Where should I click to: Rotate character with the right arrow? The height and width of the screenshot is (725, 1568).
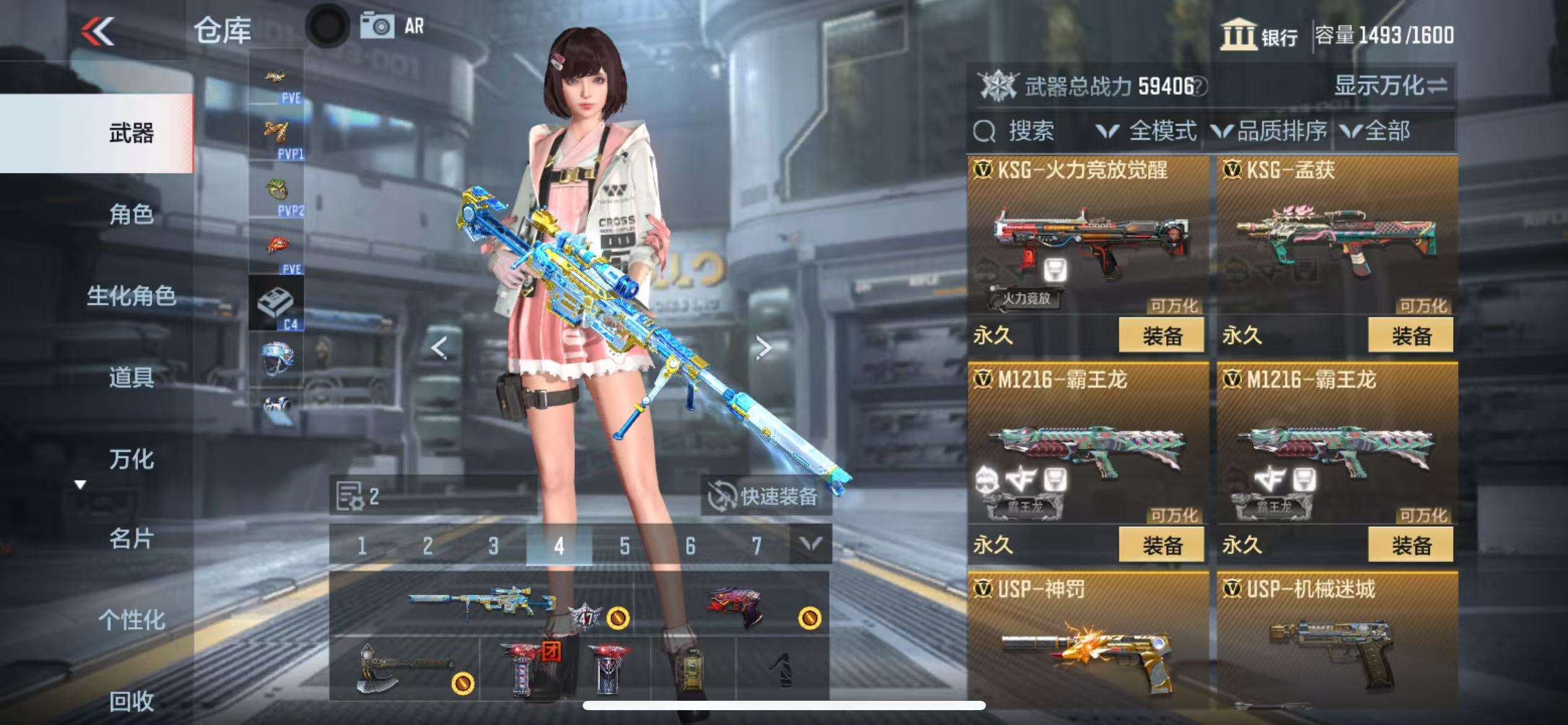[764, 348]
